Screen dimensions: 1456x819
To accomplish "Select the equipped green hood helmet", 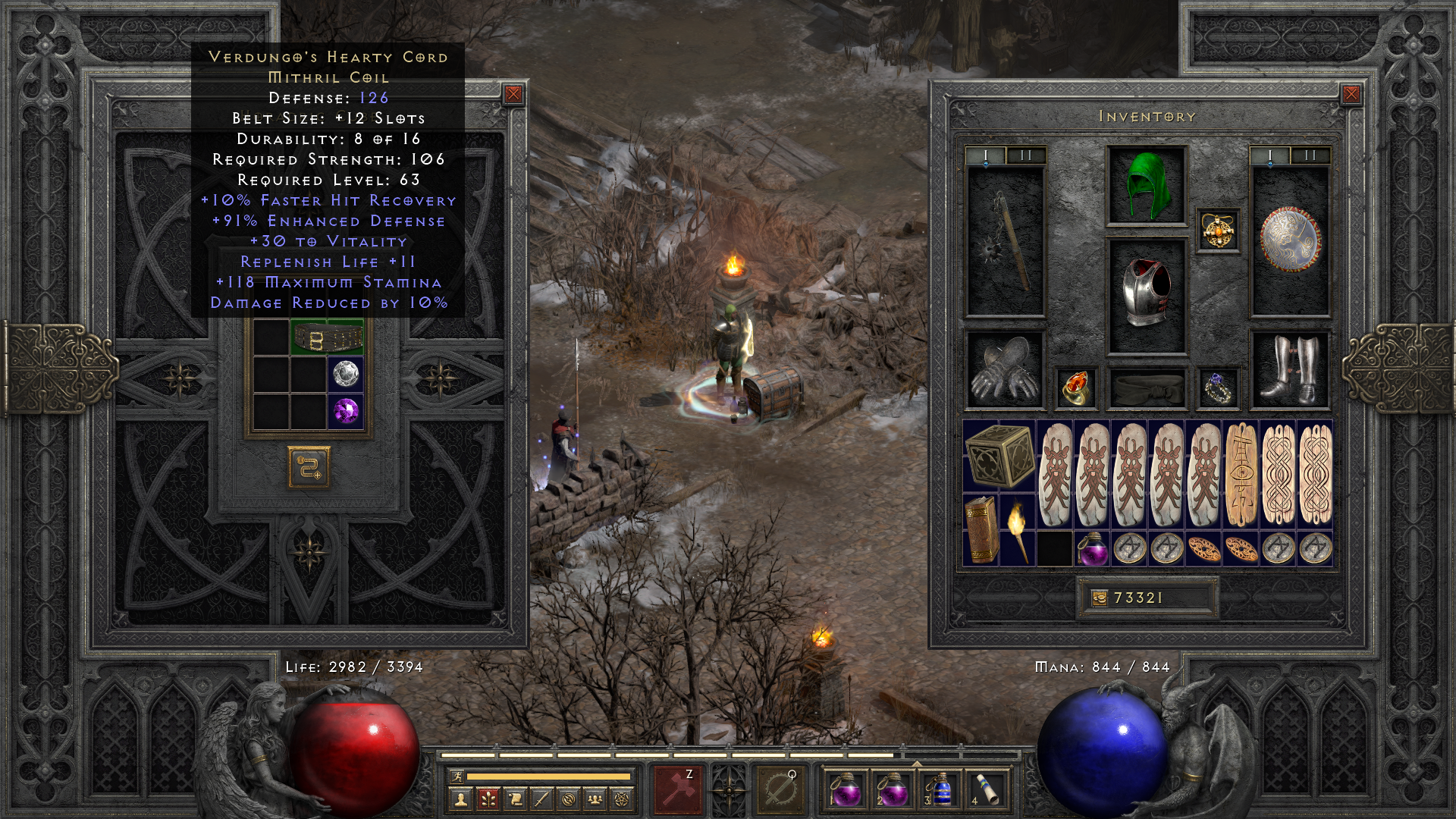I will click(1146, 186).
